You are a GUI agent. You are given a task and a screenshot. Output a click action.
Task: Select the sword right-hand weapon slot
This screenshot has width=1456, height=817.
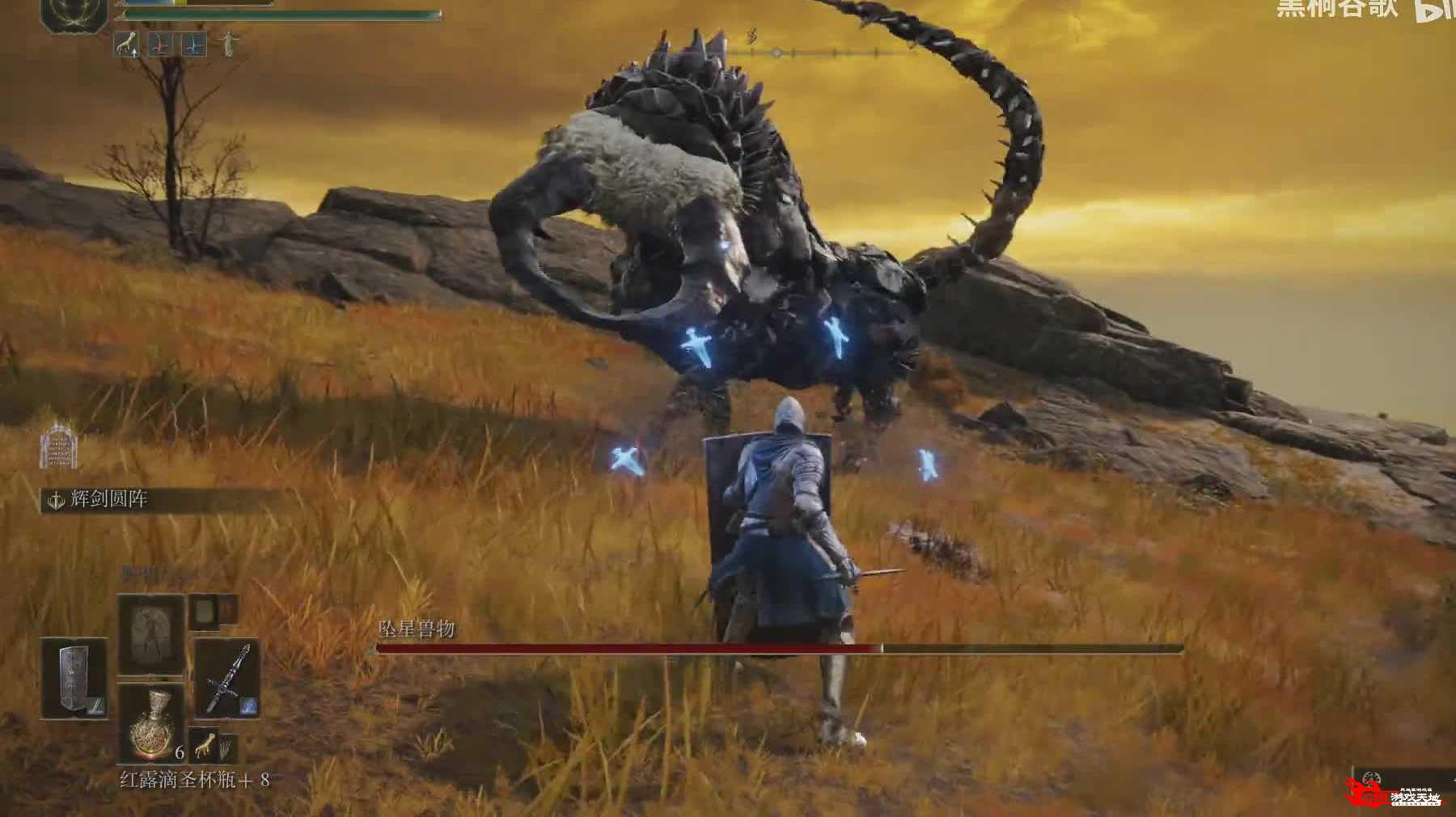click(x=226, y=678)
